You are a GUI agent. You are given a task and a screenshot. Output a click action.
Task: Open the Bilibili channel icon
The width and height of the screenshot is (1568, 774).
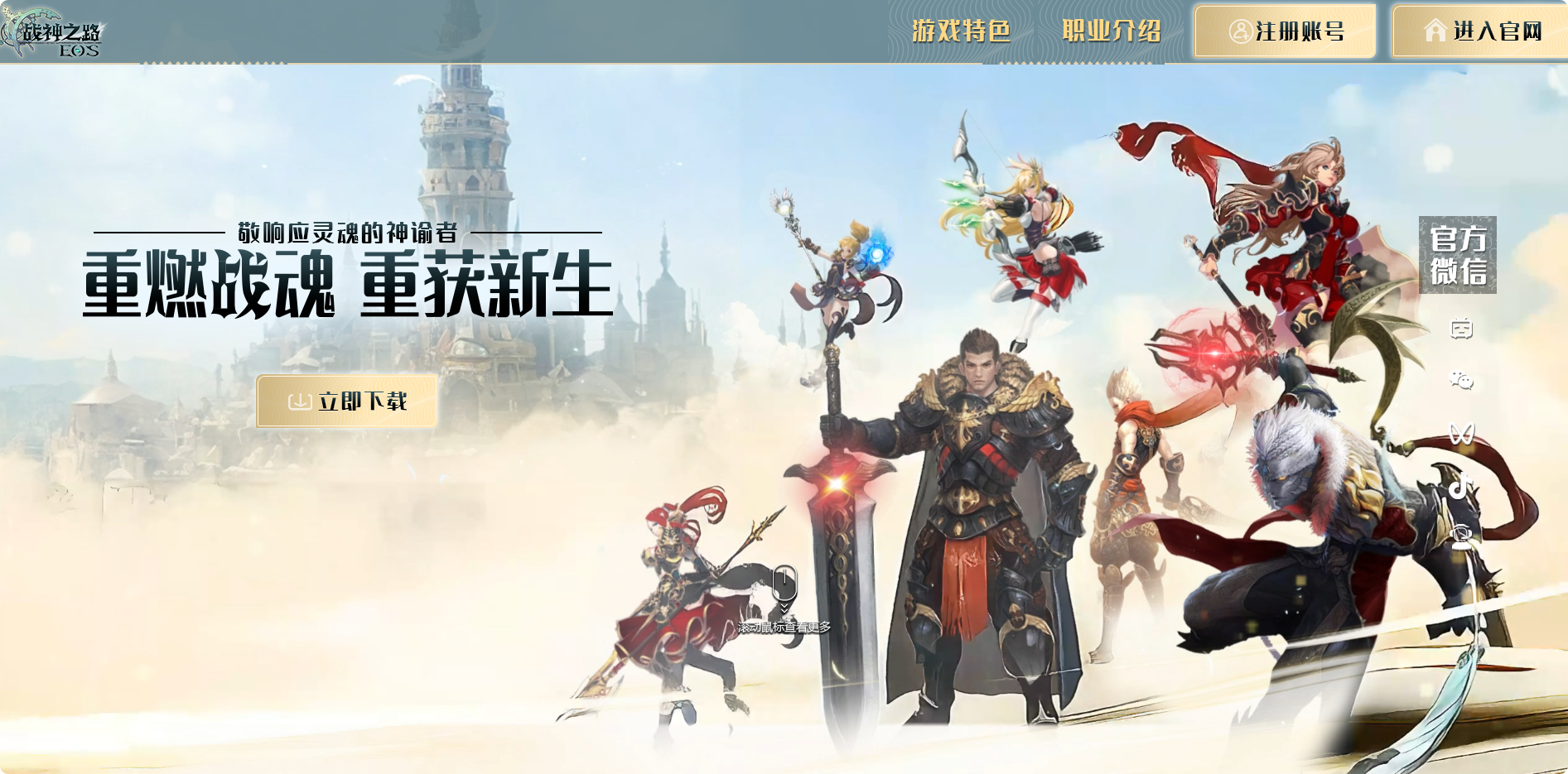(x=1463, y=330)
